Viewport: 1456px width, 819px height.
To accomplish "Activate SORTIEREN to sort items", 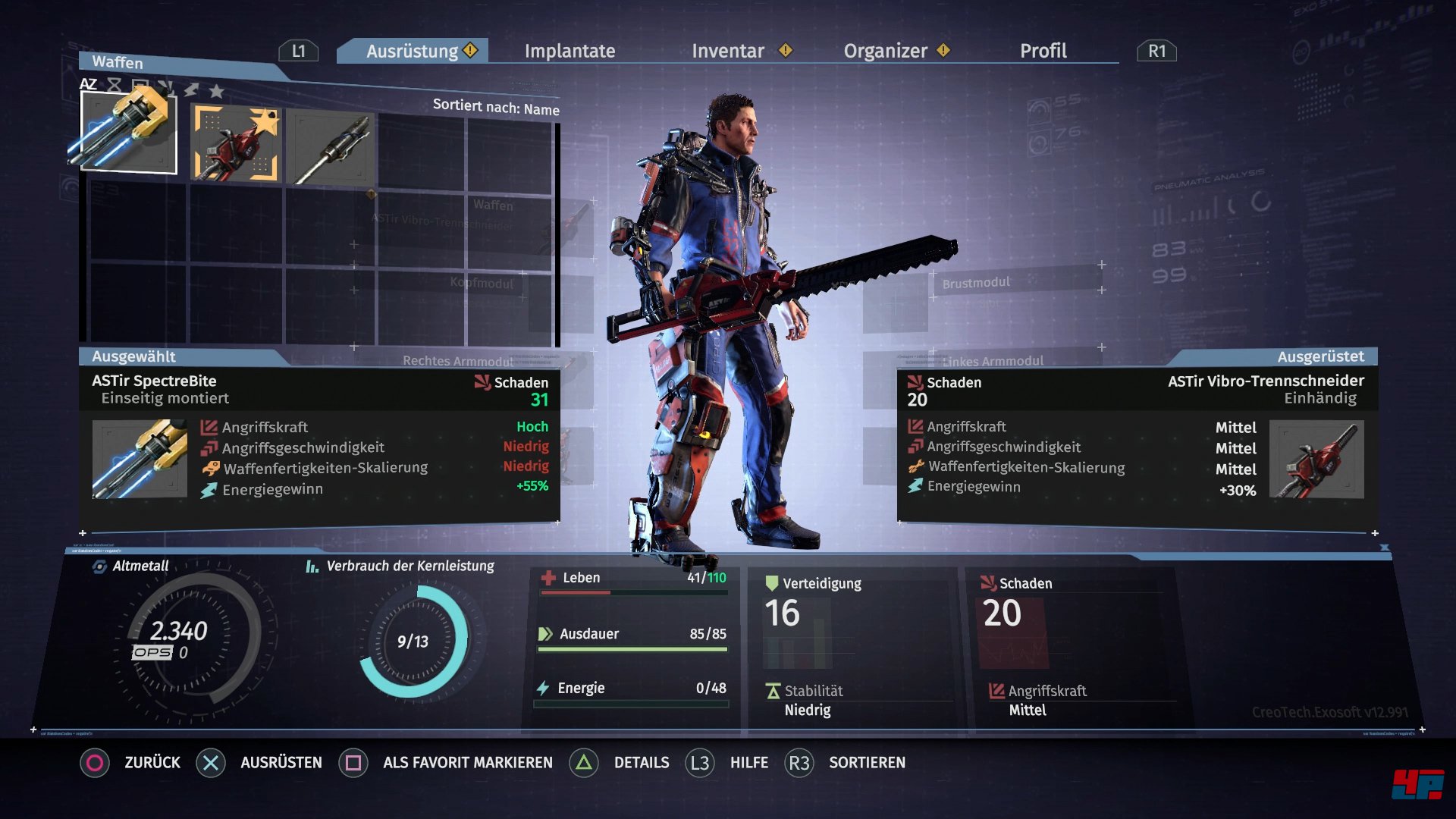I will pyautogui.click(x=866, y=762).
